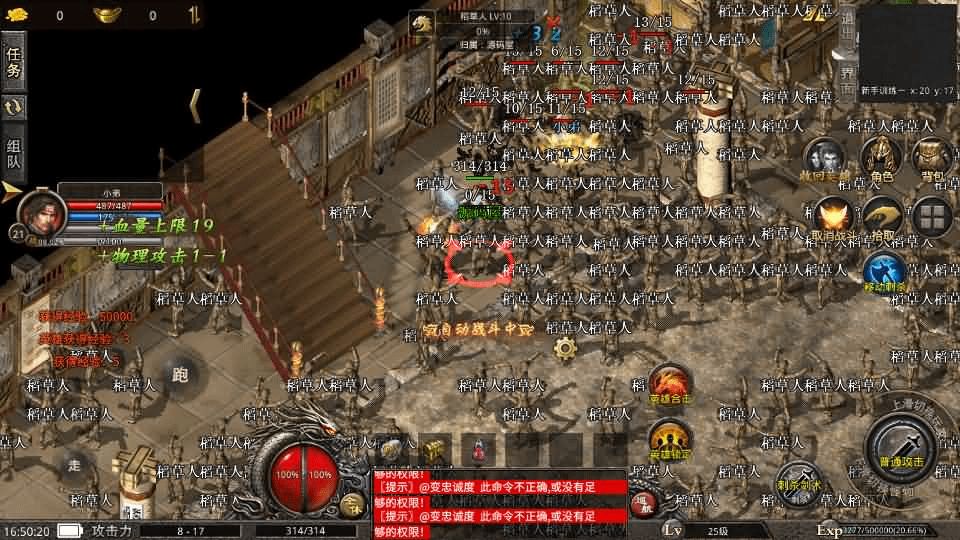Open the 背包 backpack

[x=931, y=159]
